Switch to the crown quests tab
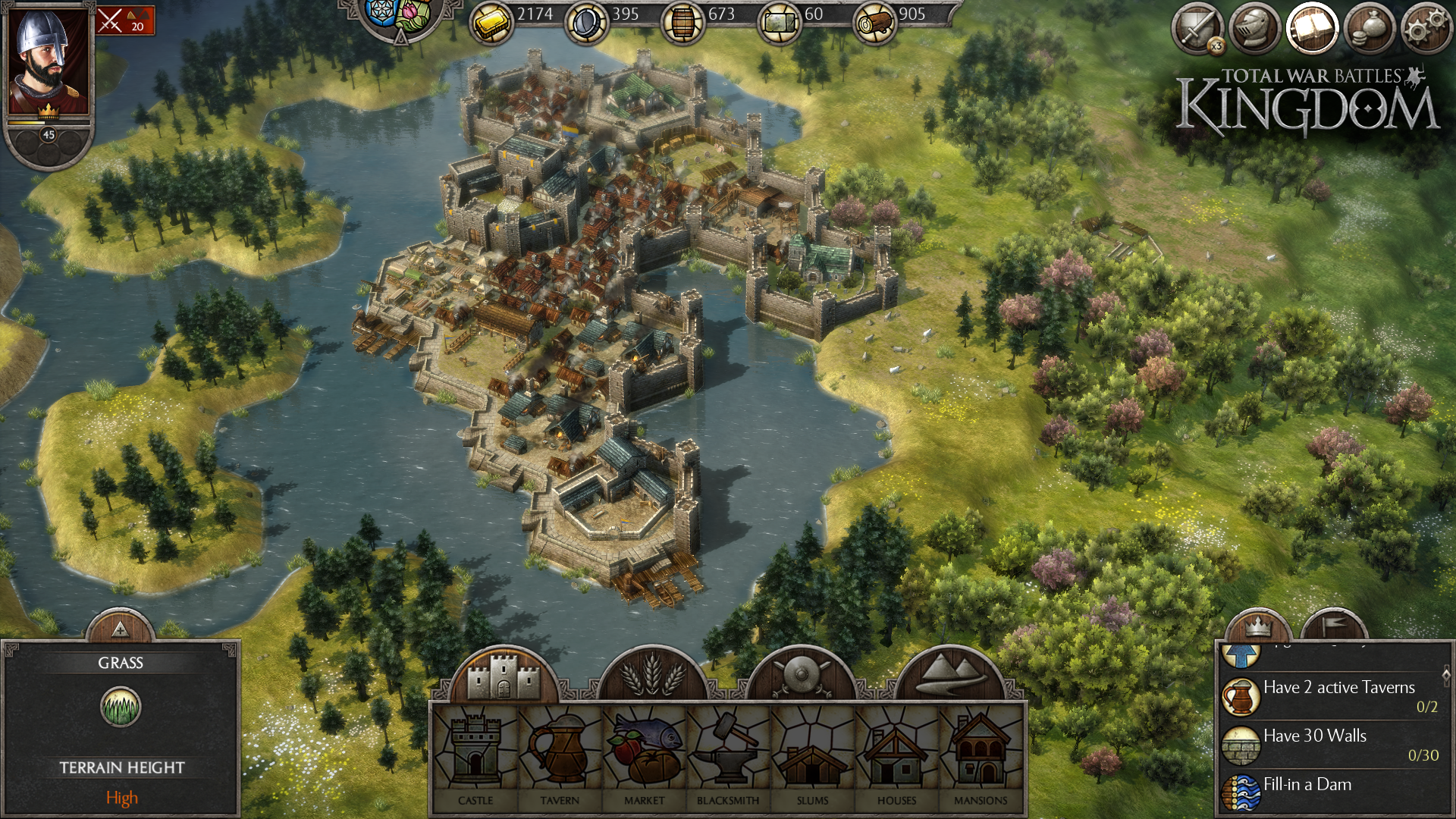1456x819 pixels. pyautogui.click(x=1257, y=626)
